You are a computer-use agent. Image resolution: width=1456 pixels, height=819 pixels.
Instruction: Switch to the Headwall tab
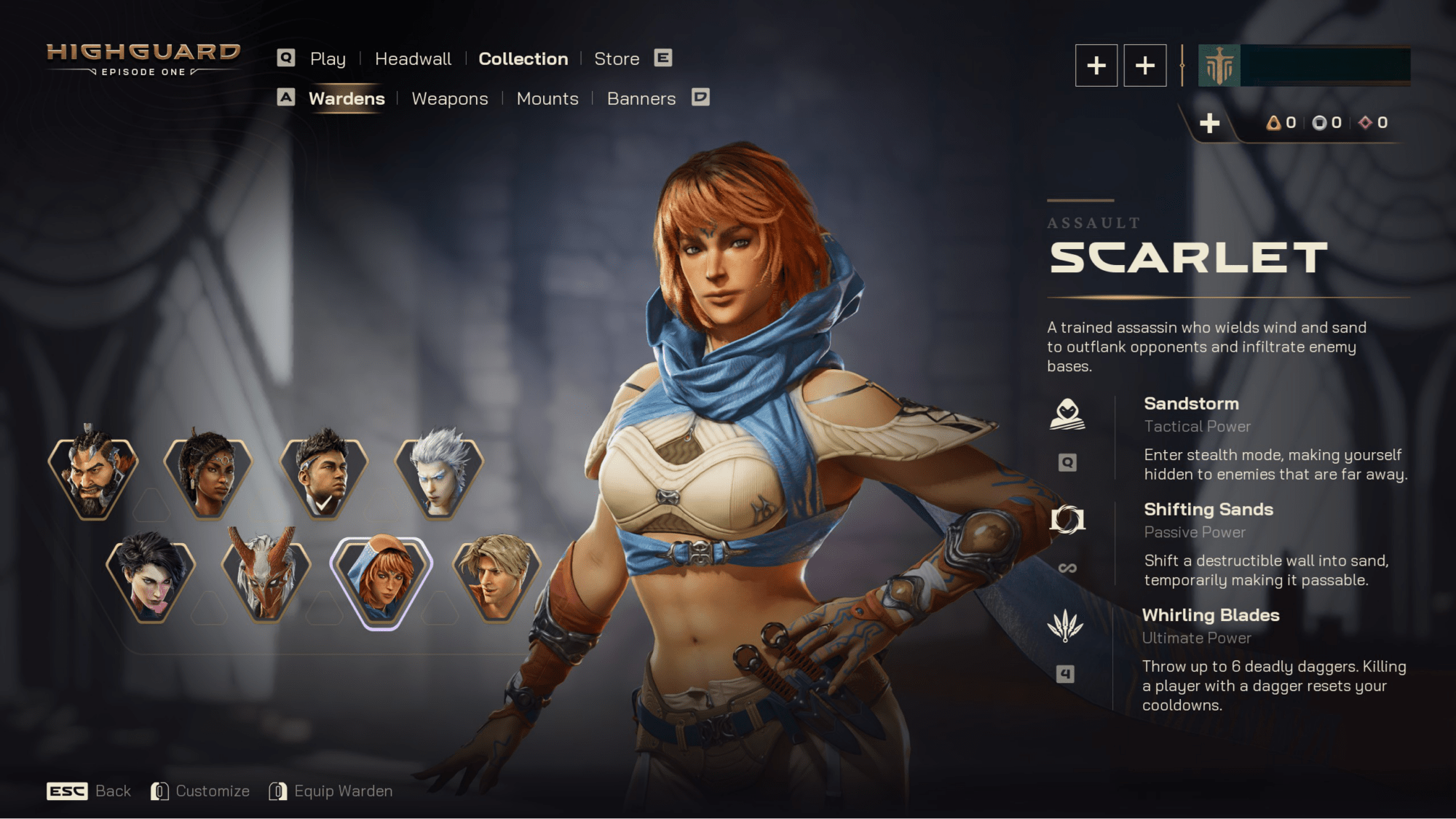tap(413, 59)
